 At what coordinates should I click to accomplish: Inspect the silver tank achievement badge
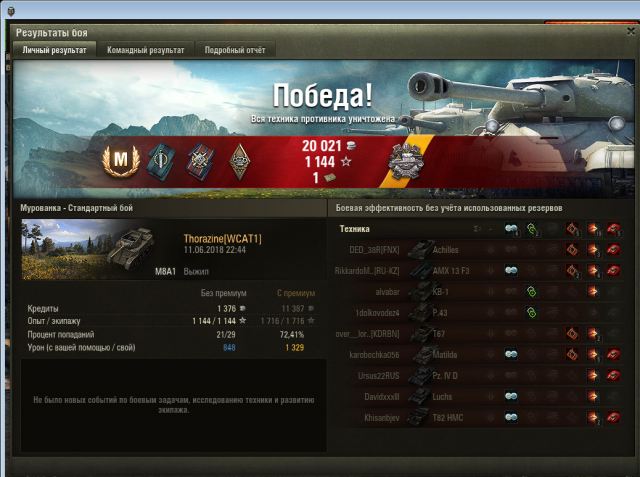click(x=408, y=160)
